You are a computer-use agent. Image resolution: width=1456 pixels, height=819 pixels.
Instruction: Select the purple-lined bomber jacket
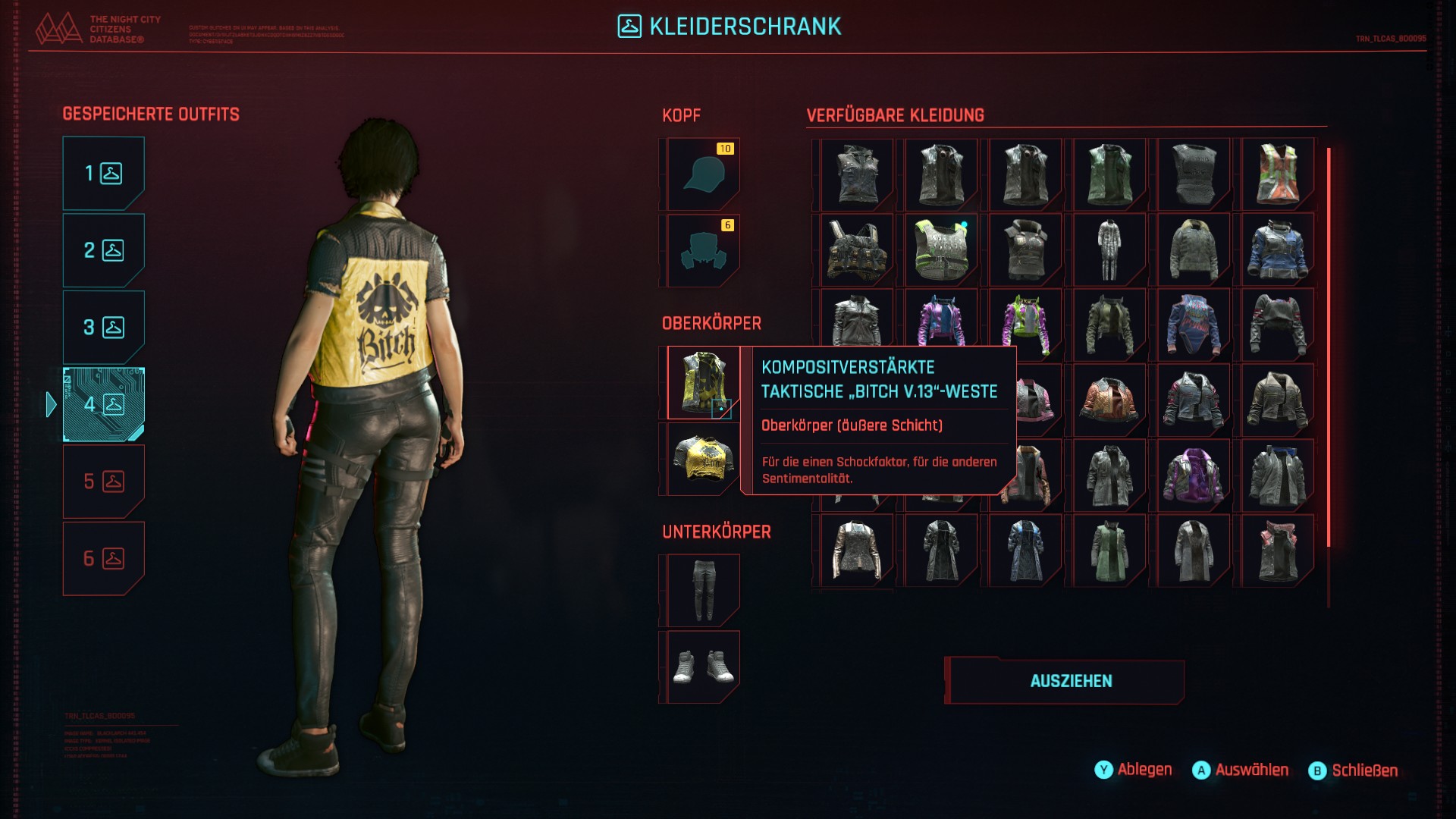coord(1194,476)
